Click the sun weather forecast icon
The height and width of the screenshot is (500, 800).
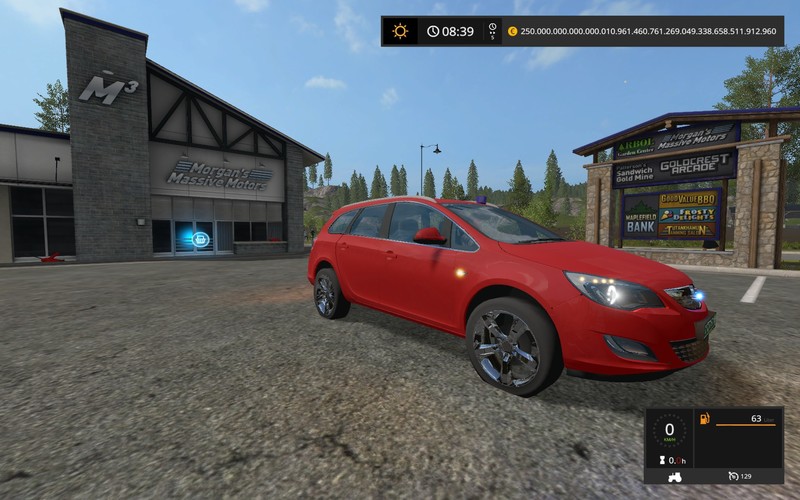click(400, 31)
